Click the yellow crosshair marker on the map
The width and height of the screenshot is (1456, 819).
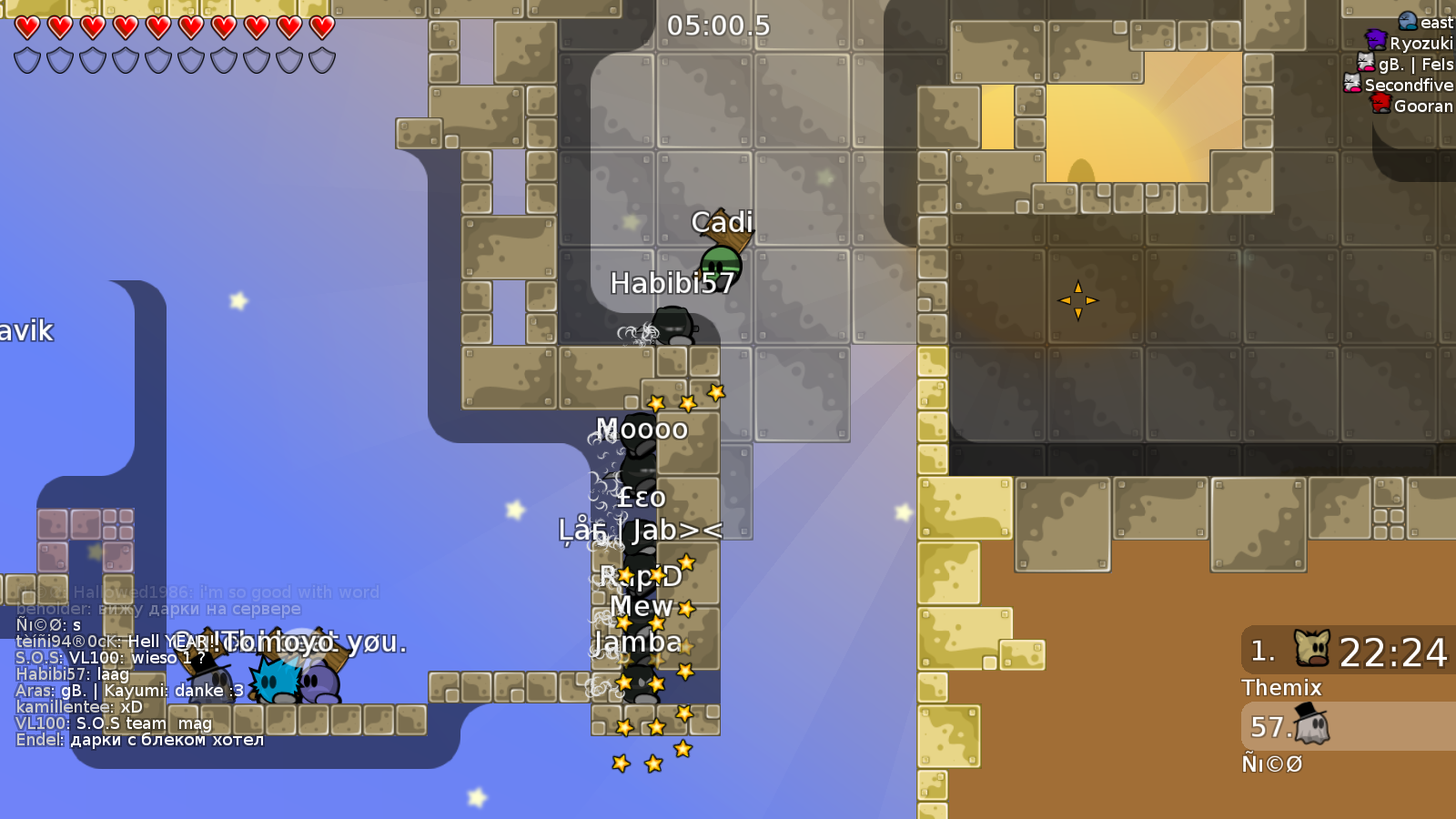pyautogui.click(x=1077, y=299)
